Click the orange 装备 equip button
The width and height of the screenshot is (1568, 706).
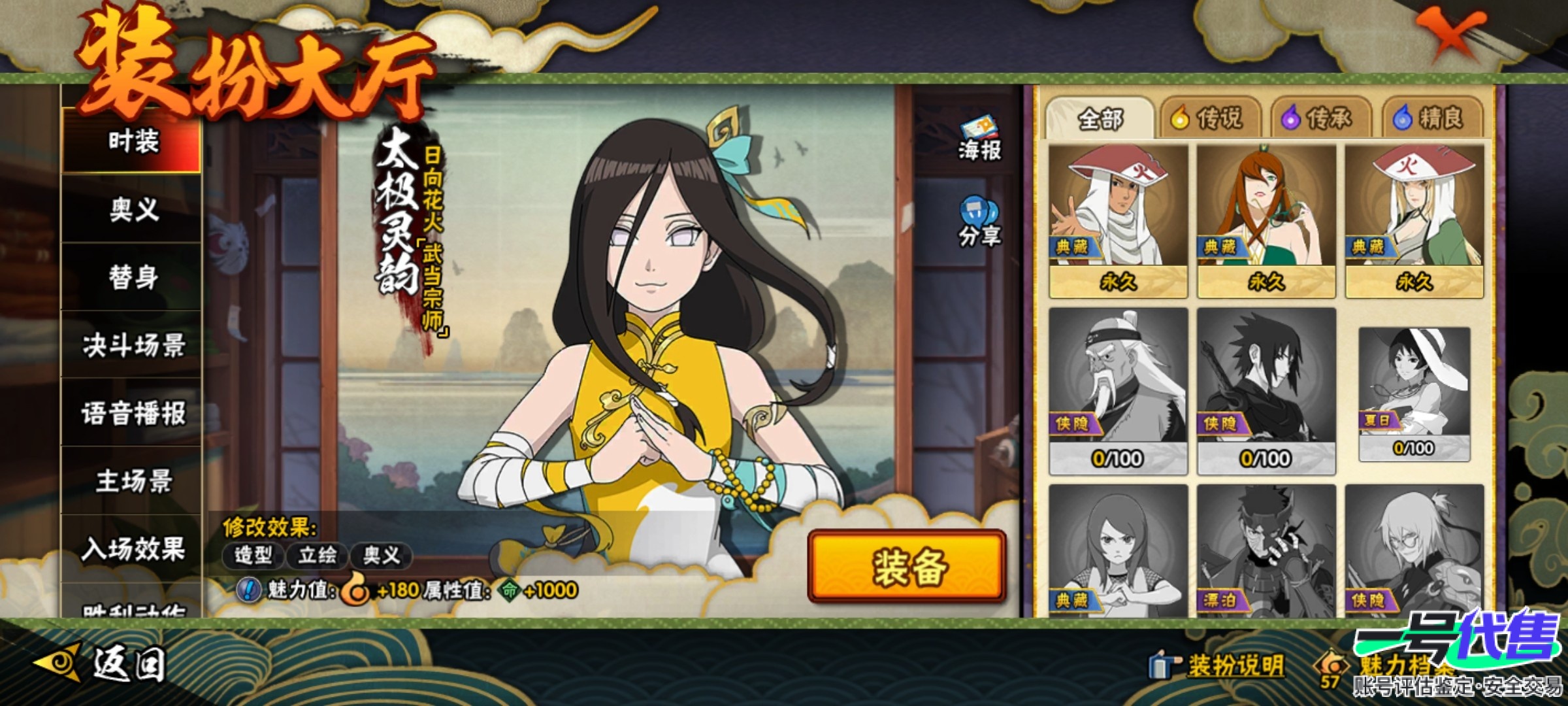coord(907,566)
